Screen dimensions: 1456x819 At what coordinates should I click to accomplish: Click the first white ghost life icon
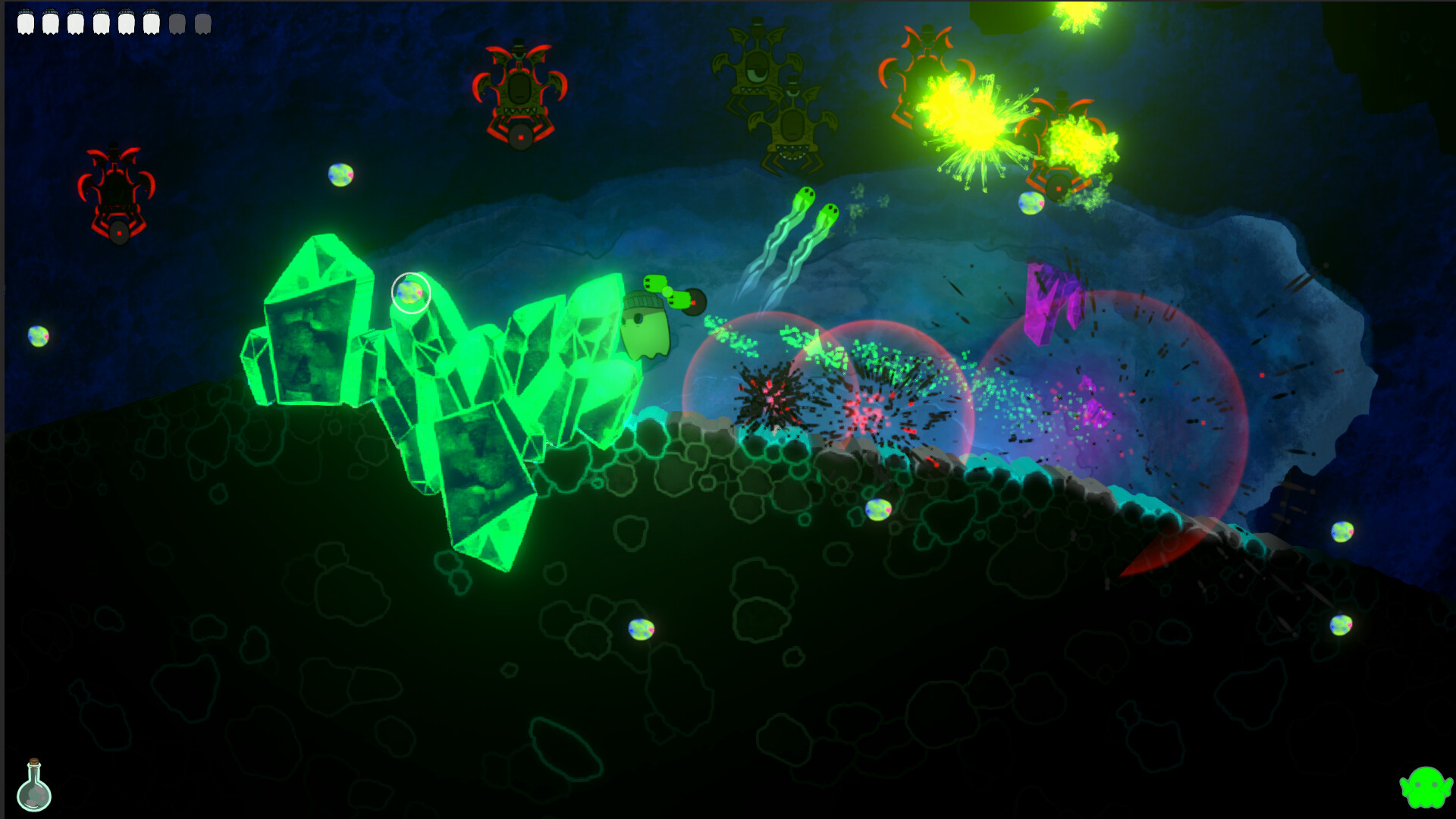[26, 23]
